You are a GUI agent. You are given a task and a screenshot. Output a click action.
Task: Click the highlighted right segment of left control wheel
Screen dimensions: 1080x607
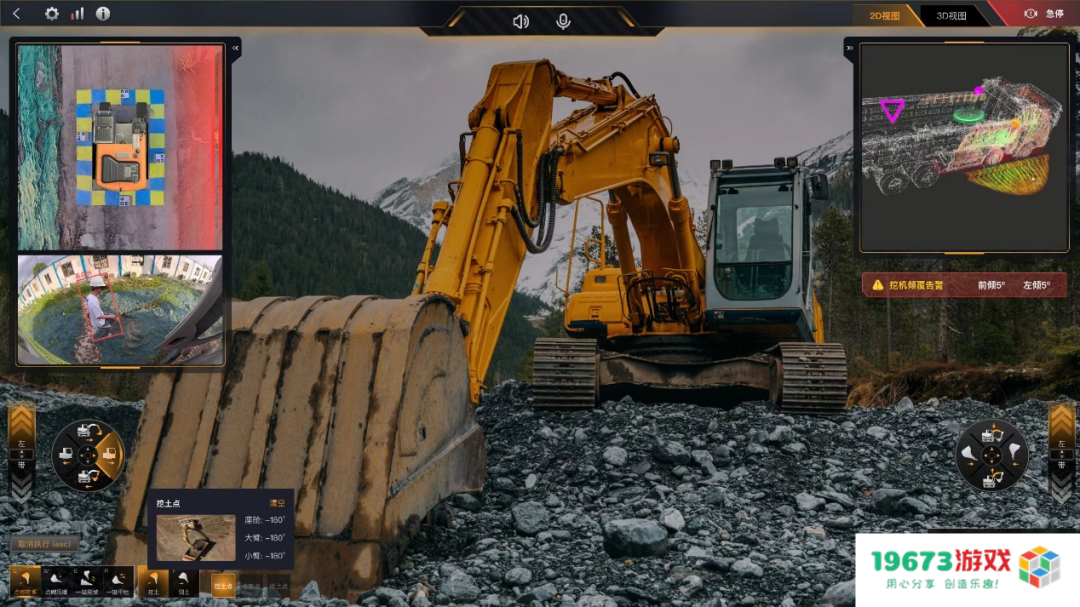coord(109,455)
